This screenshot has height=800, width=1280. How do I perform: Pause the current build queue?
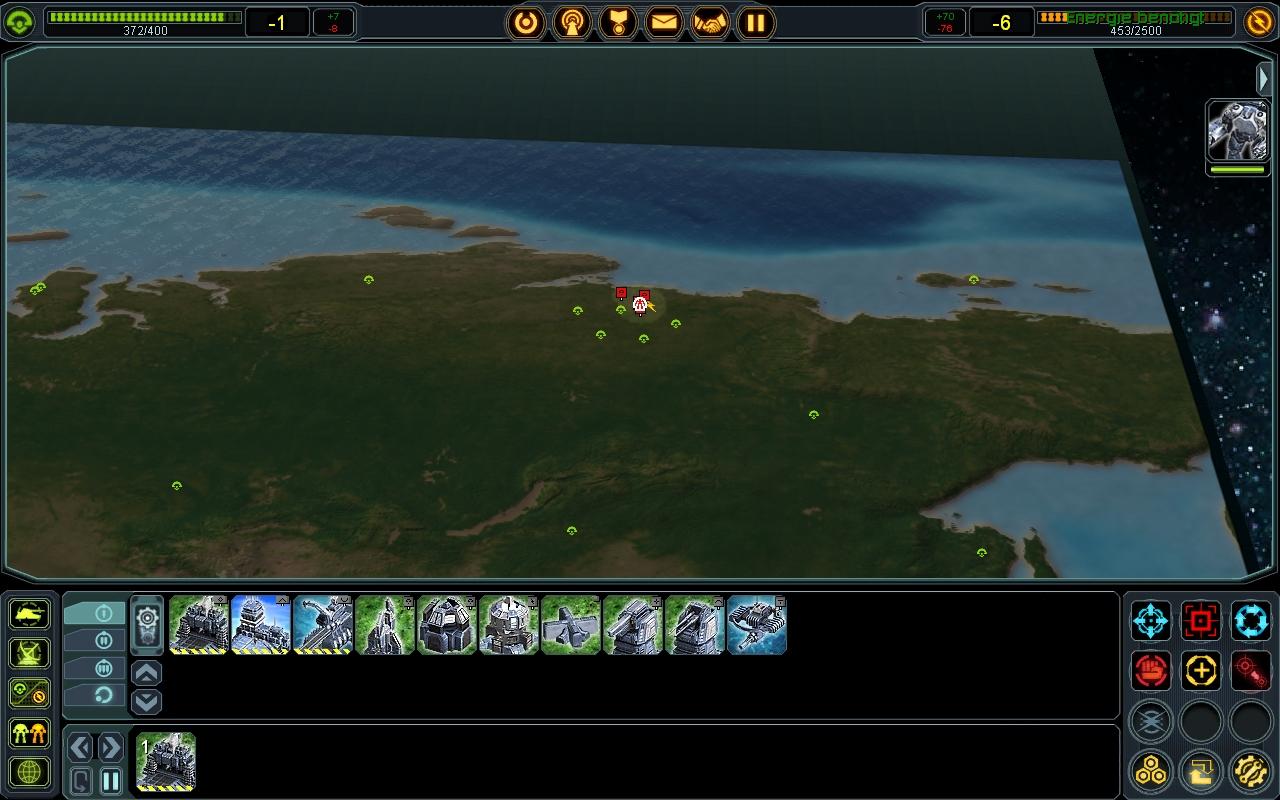[111, 780]
